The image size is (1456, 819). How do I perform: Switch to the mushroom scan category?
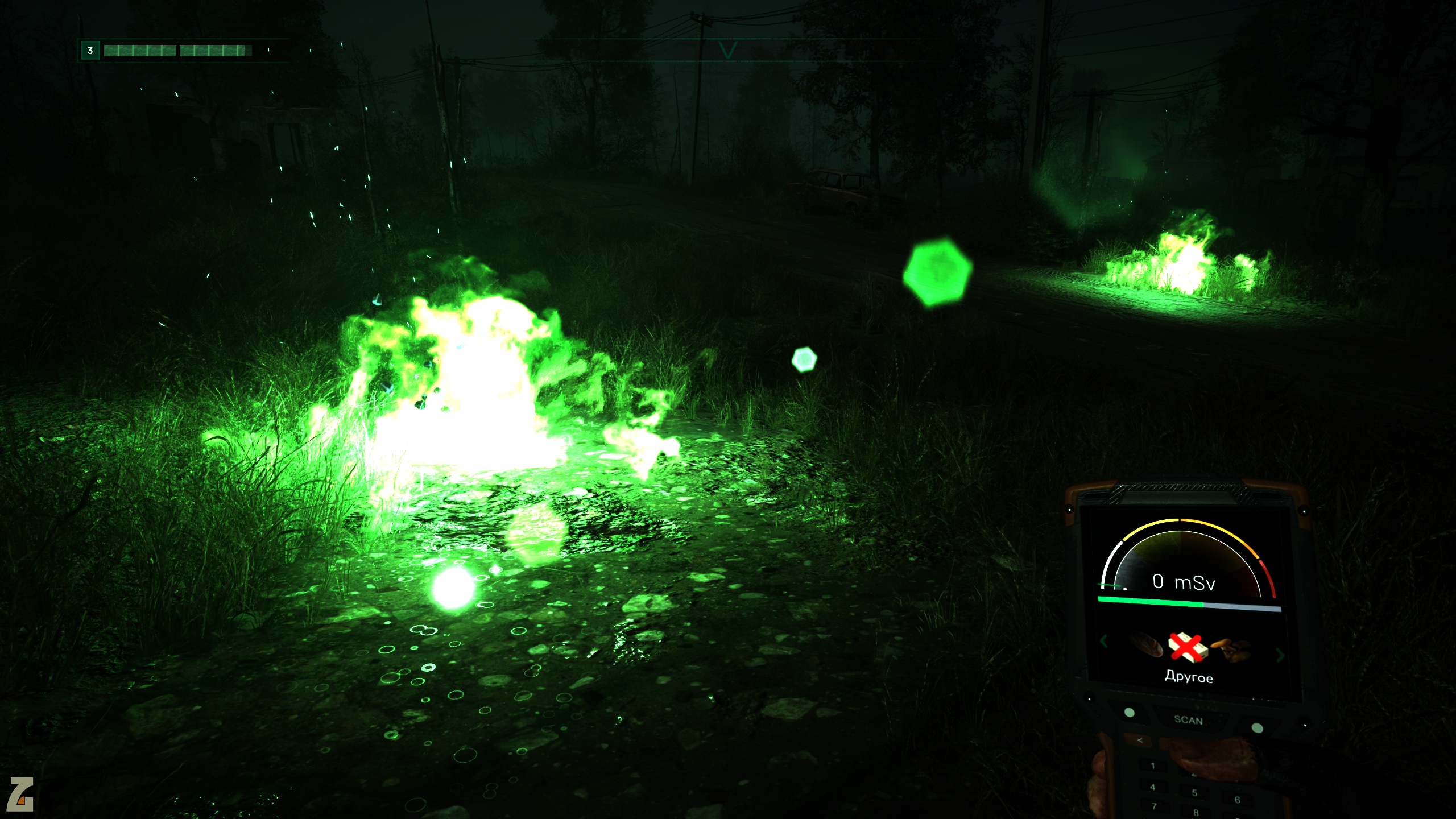(x=1231, y=649)
